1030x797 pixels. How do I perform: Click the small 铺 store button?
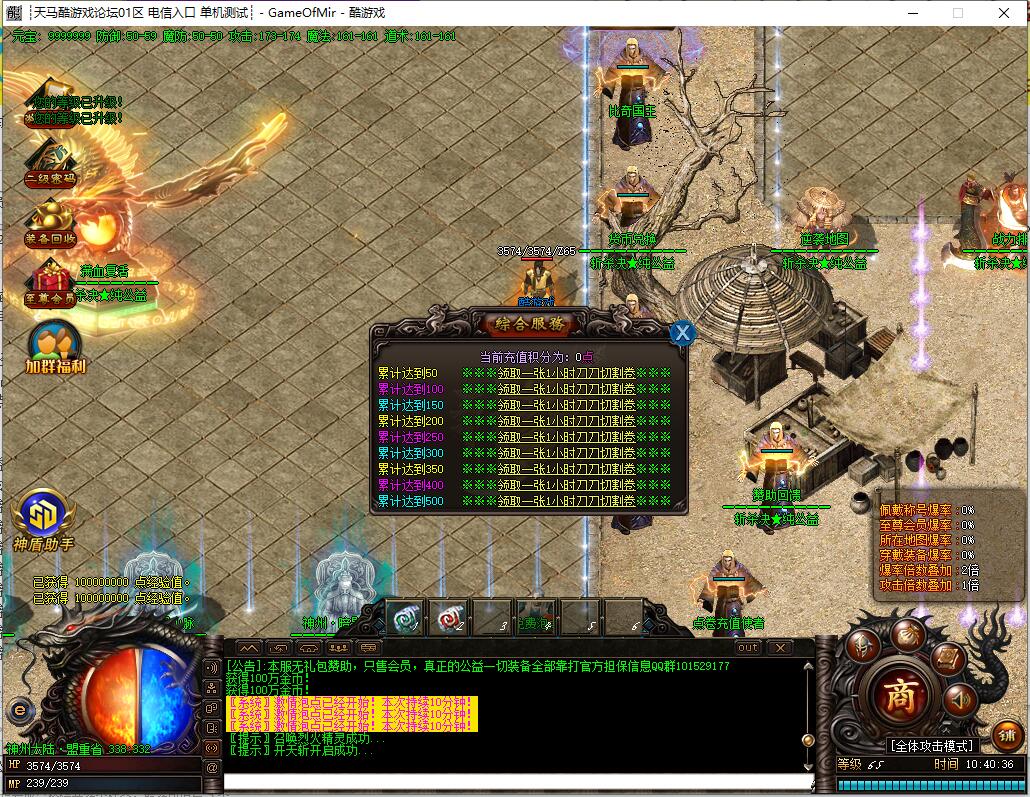tap(1007, 733)
